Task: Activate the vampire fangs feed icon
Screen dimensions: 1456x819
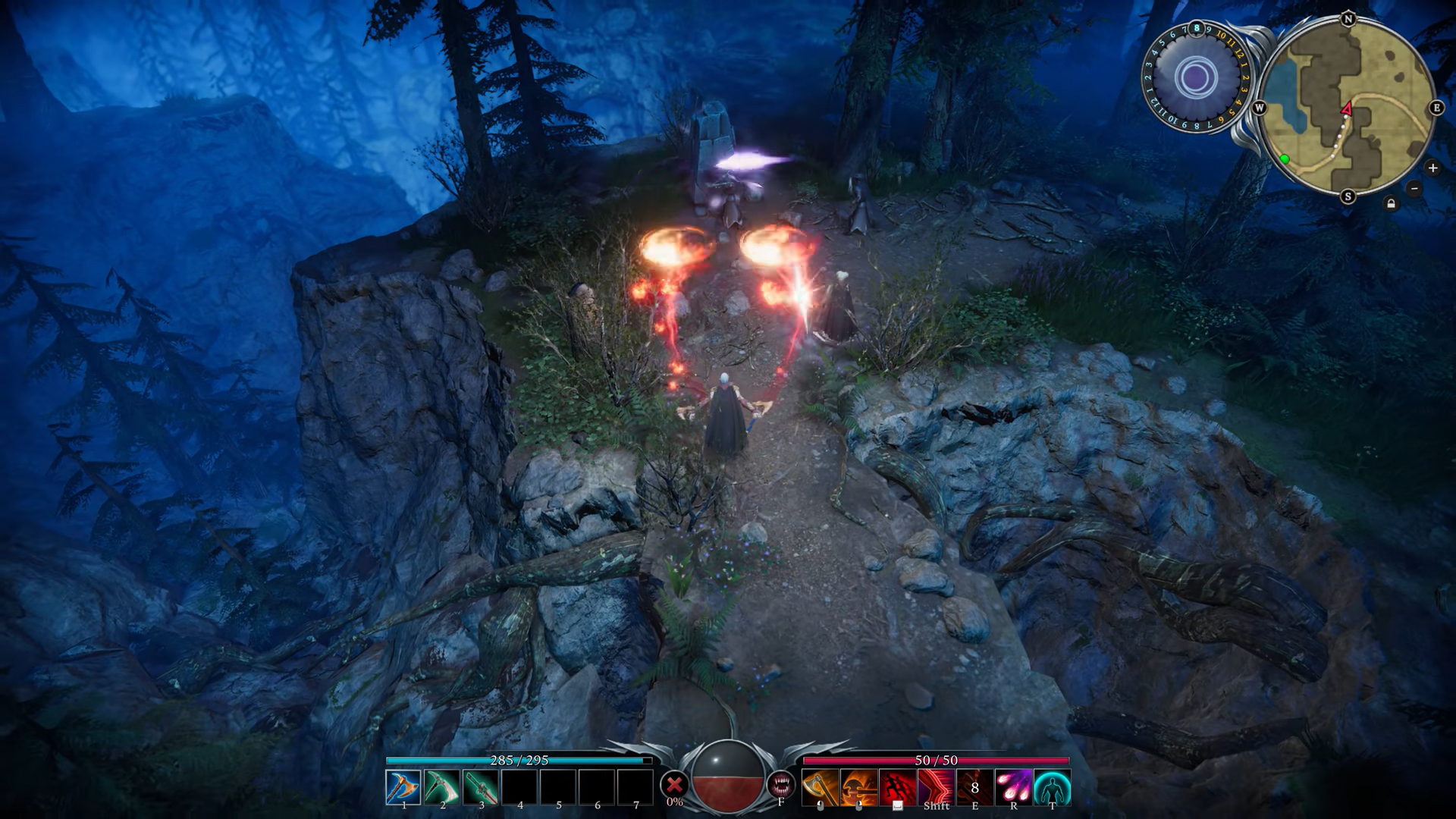Action: coord(780,784)
